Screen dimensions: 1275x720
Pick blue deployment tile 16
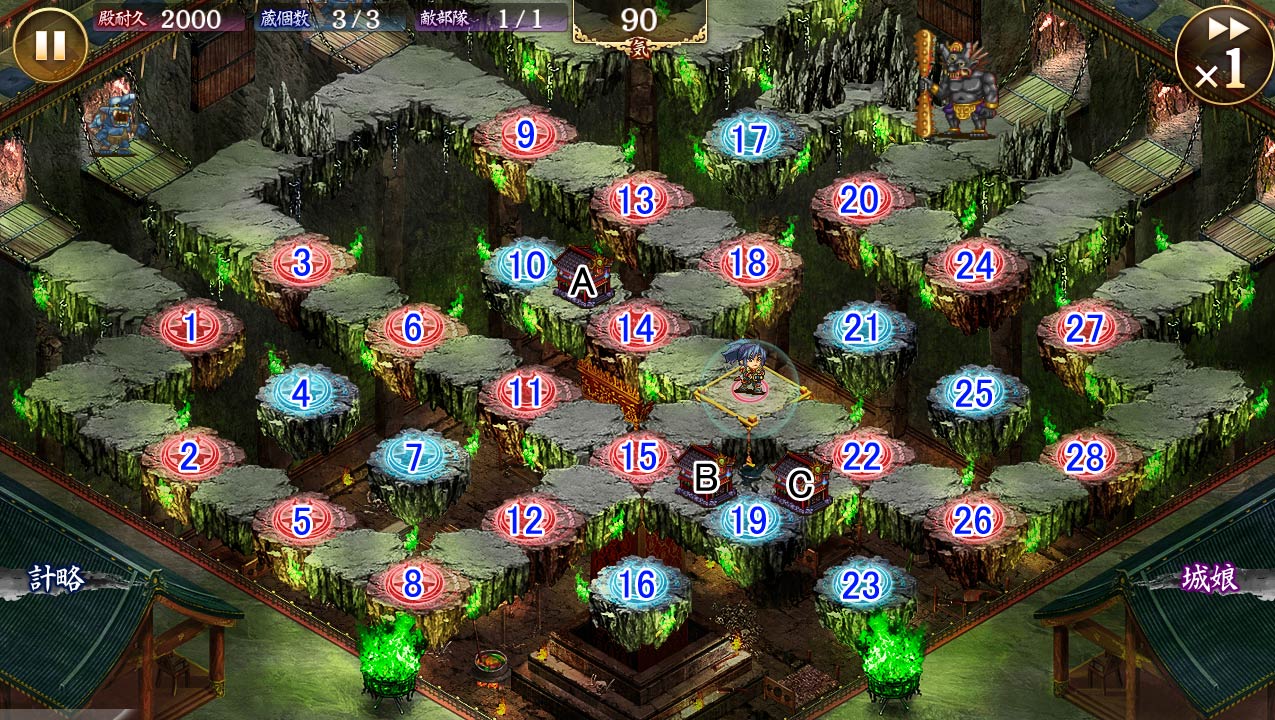637,584
